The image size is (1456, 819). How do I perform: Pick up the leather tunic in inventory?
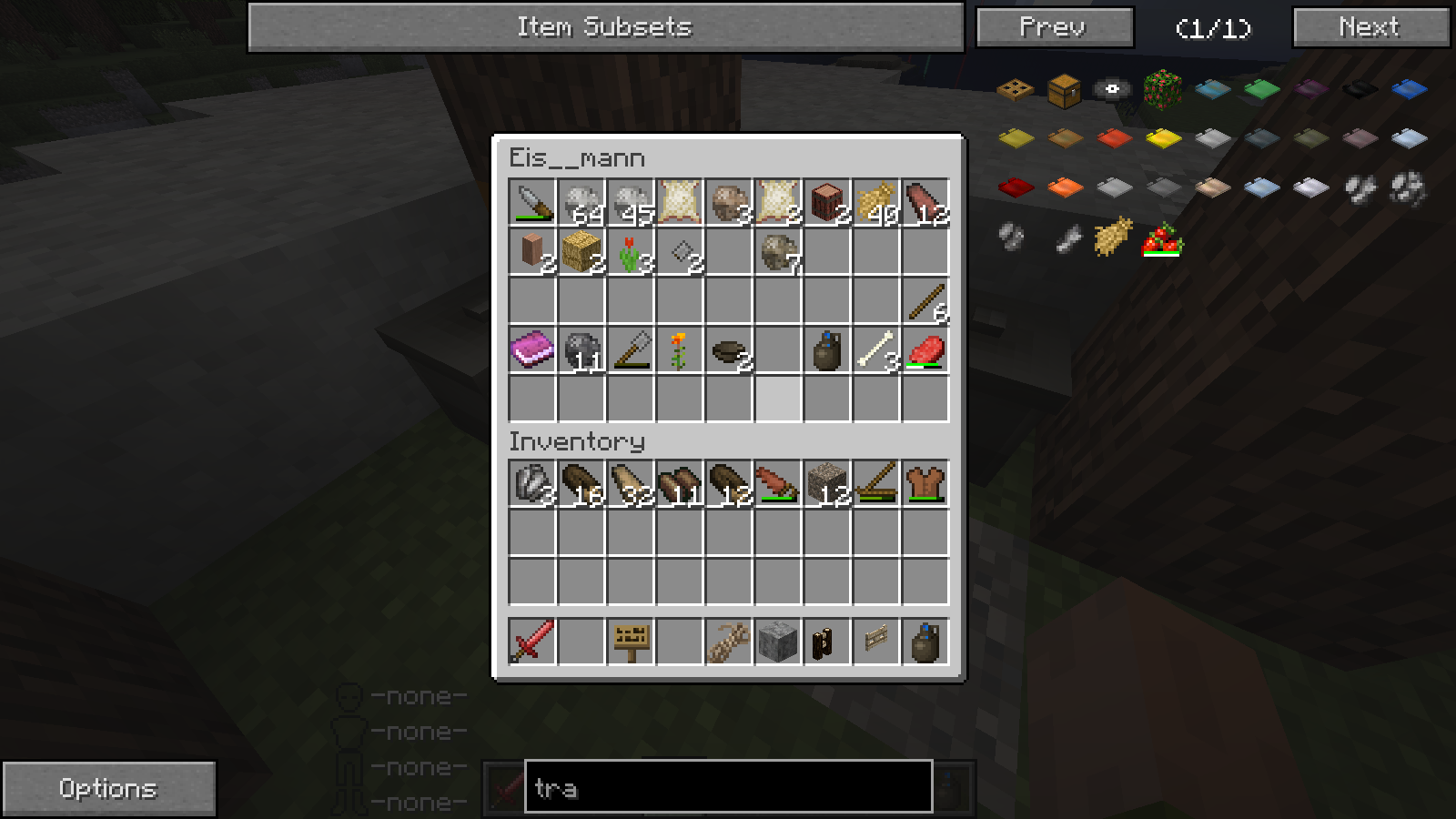[x=925, y=482]
